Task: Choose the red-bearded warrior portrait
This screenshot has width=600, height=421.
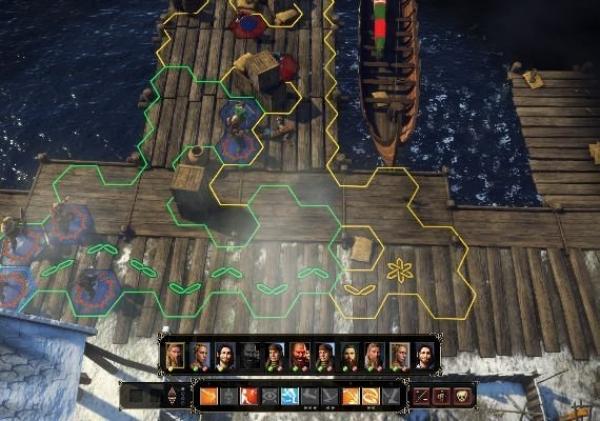Action: pos(300,356)
